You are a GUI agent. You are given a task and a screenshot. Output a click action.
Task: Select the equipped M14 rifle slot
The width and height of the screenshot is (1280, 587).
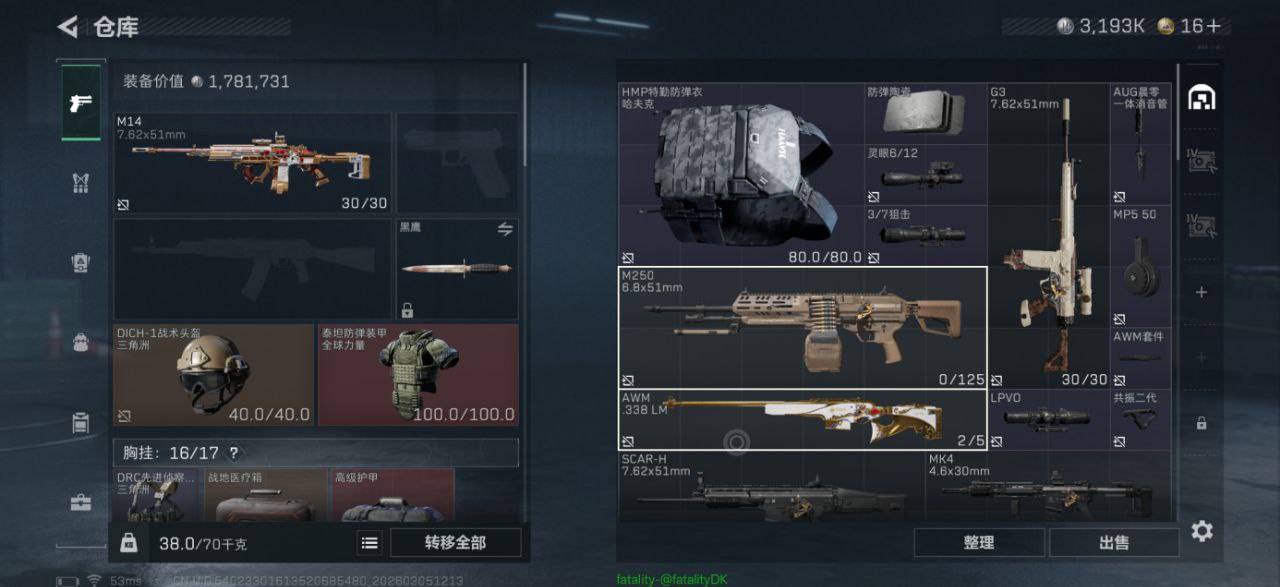(252, 162)
